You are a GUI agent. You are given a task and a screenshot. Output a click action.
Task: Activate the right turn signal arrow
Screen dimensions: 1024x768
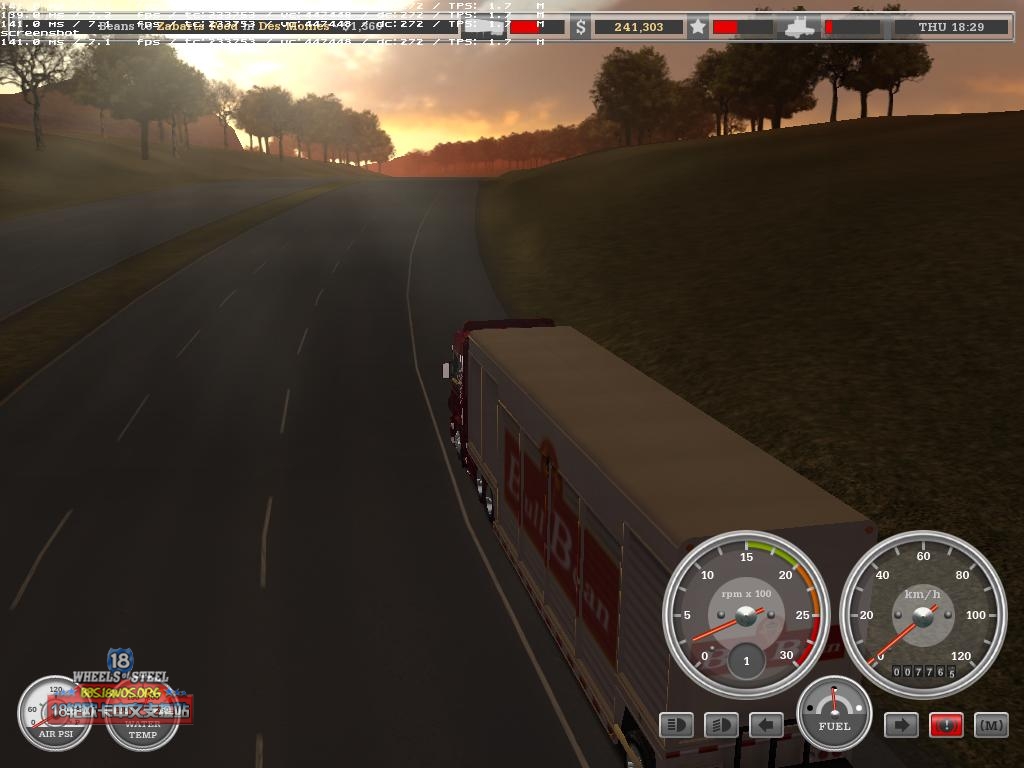coord(900,724)
